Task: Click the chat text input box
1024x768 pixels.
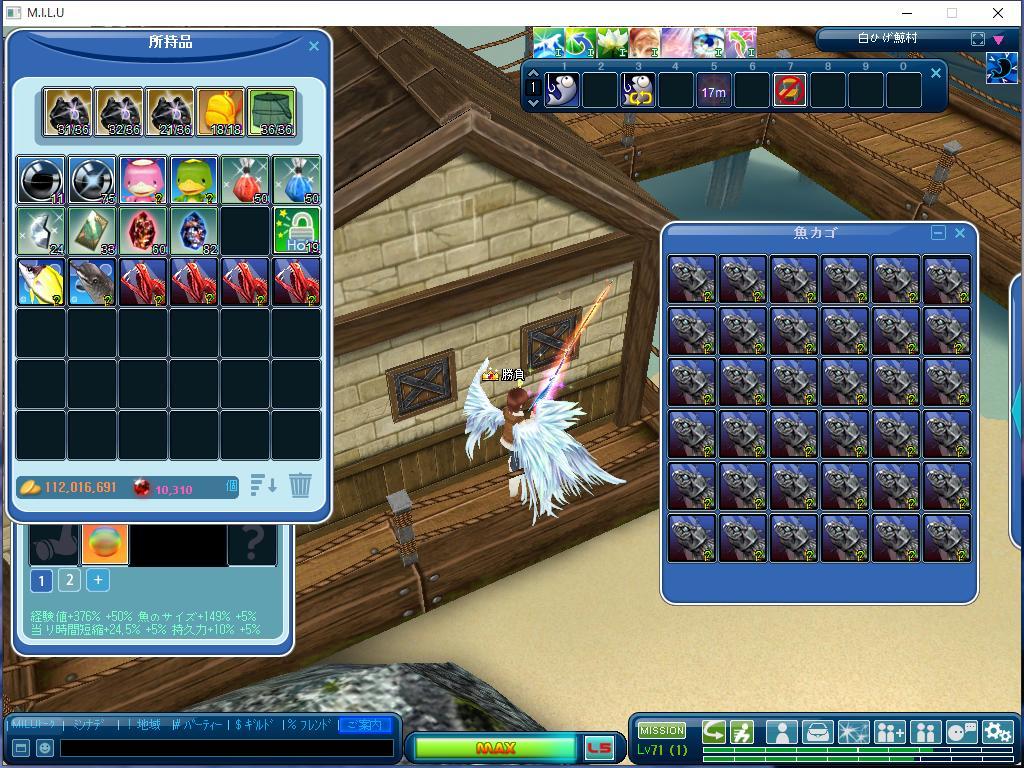Action: pos(226,748)
